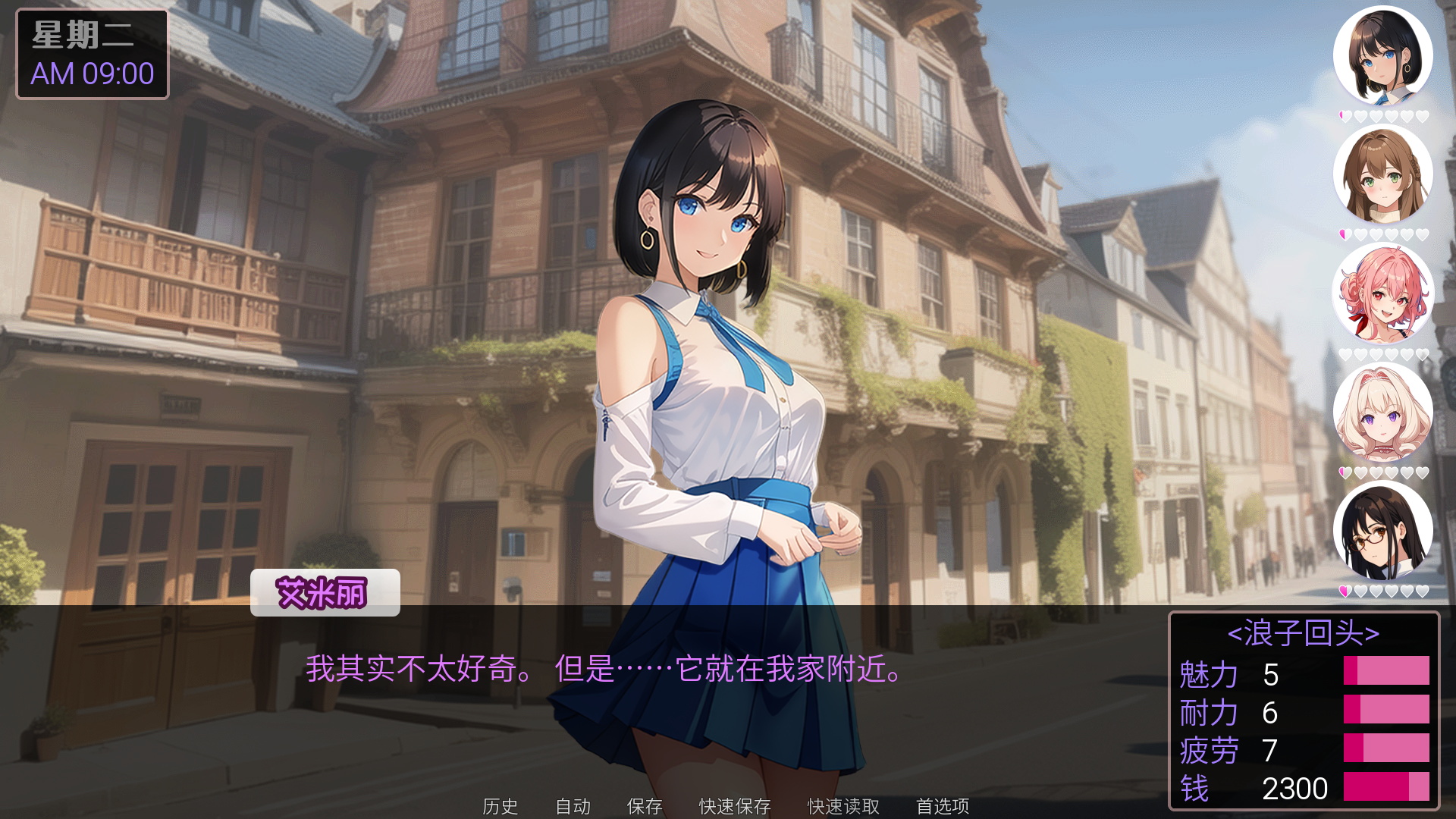The height and width of the screenshot is (819, 1456).
Task: Select the brown-haired green-eyed girl portrait
Action: [x=1382, y=174]
